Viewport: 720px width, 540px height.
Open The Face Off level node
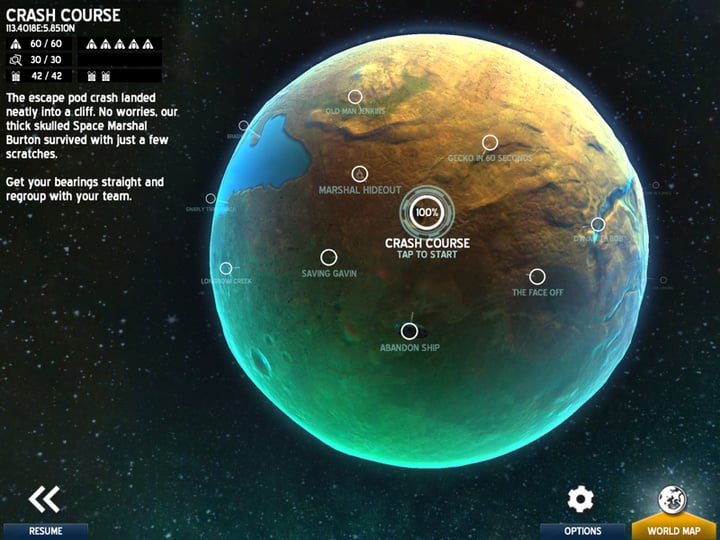pos(537,277)
